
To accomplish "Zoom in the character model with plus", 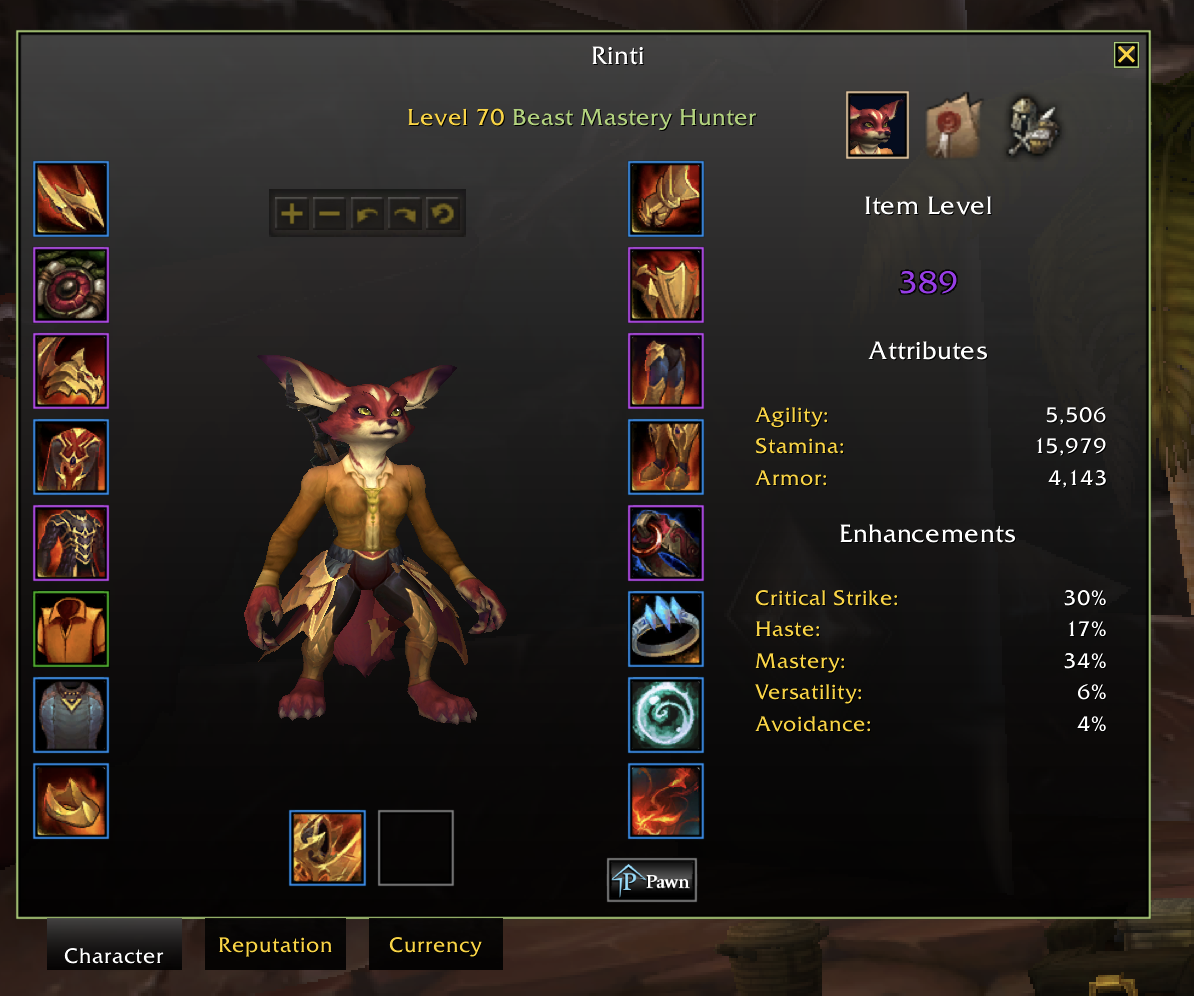I will tap(291, 213).
